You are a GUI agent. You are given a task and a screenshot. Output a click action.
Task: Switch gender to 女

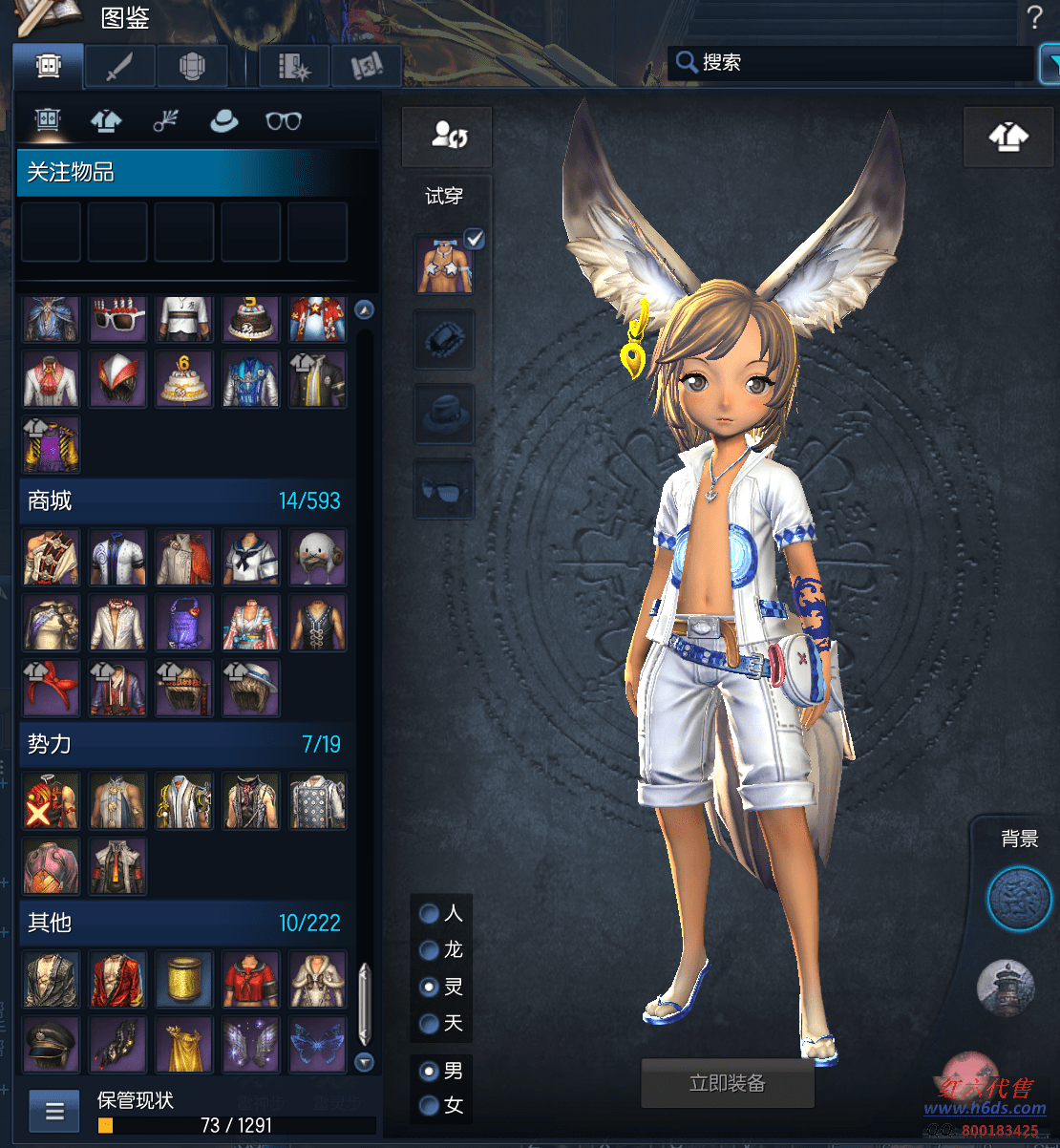tap(430, 1106)
